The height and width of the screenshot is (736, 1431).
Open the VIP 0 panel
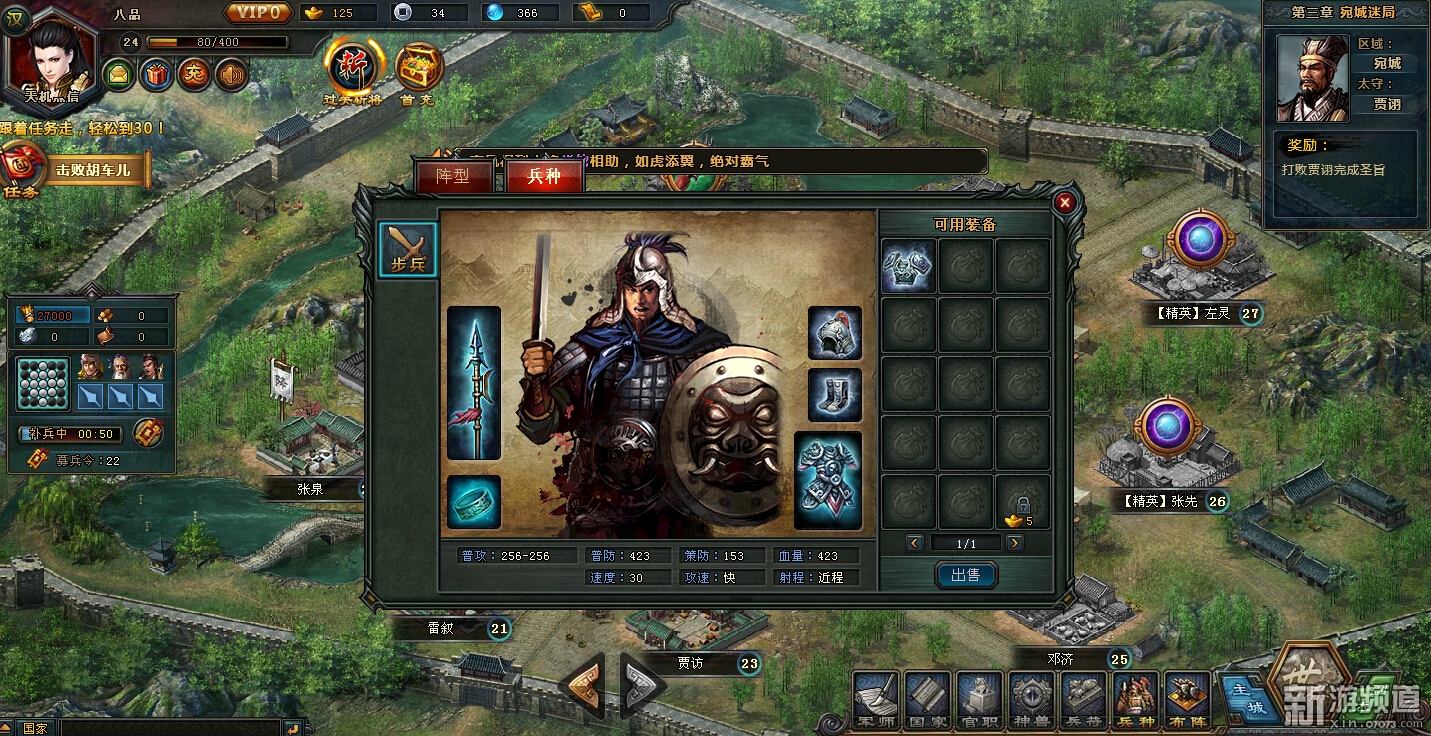pos(259,13)
